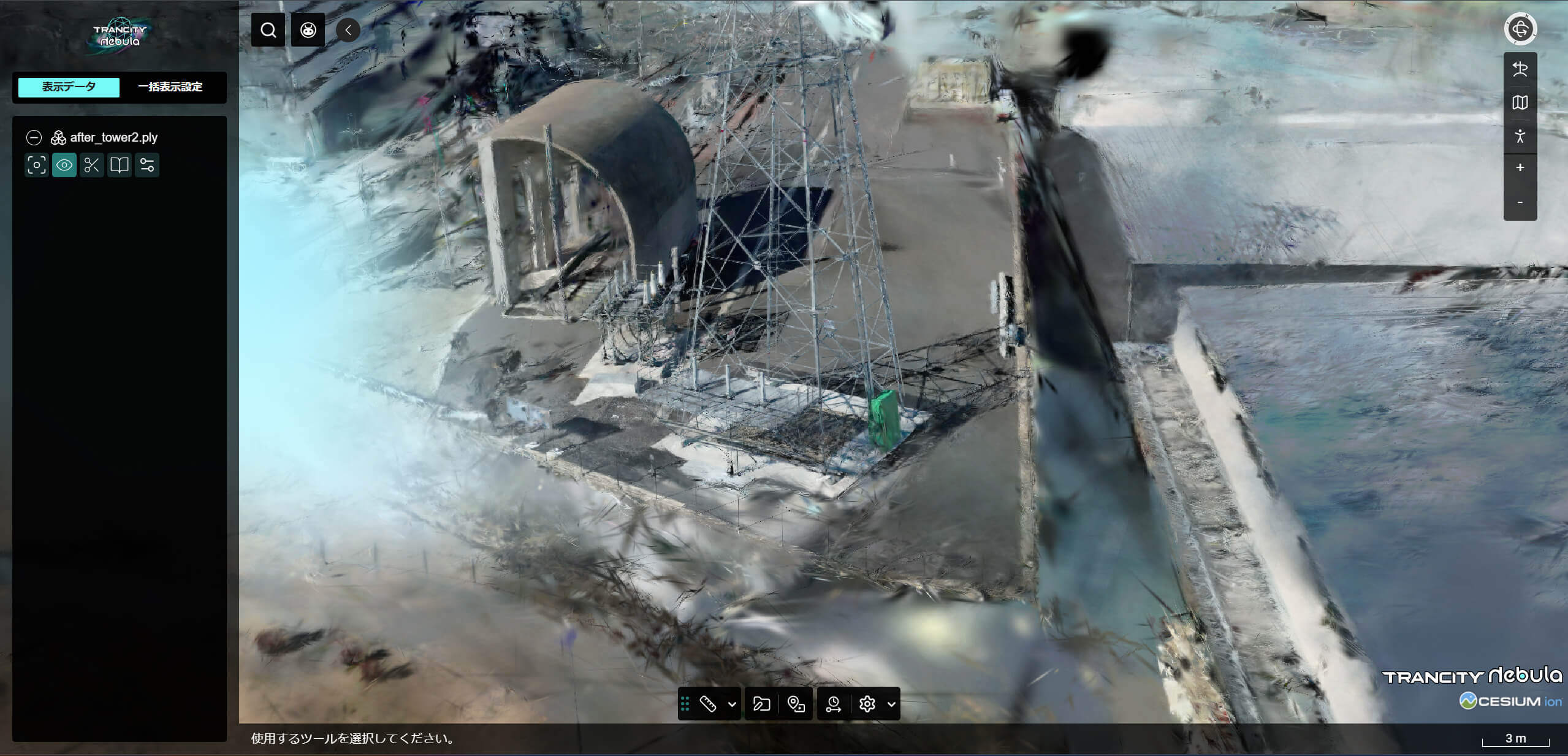This screenshot has height=756, width=1568.
Task: Zoom in with the plus button
Action: click(1520, 167)
